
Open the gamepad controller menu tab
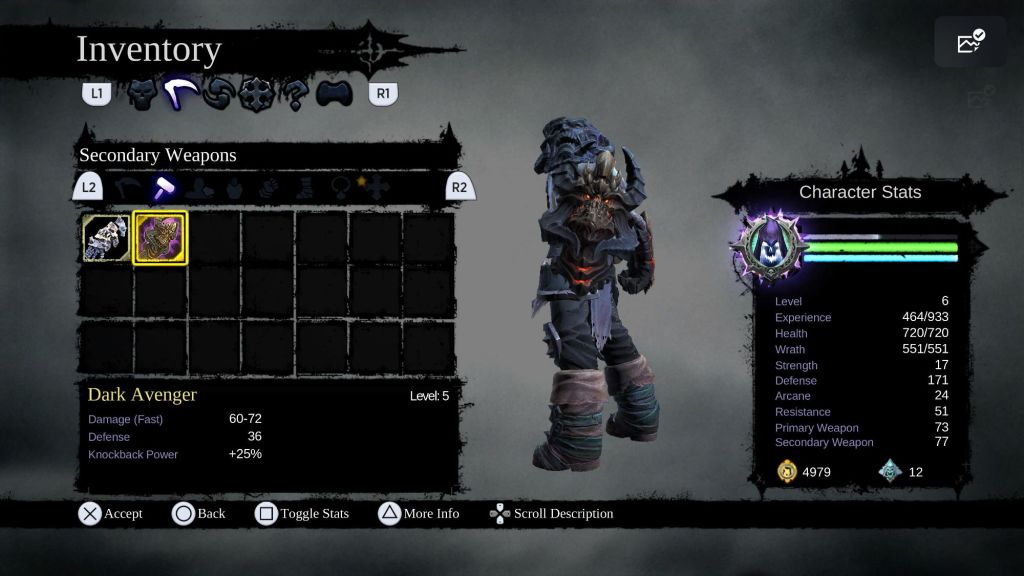pyautogui.click(x=334, y=95)
